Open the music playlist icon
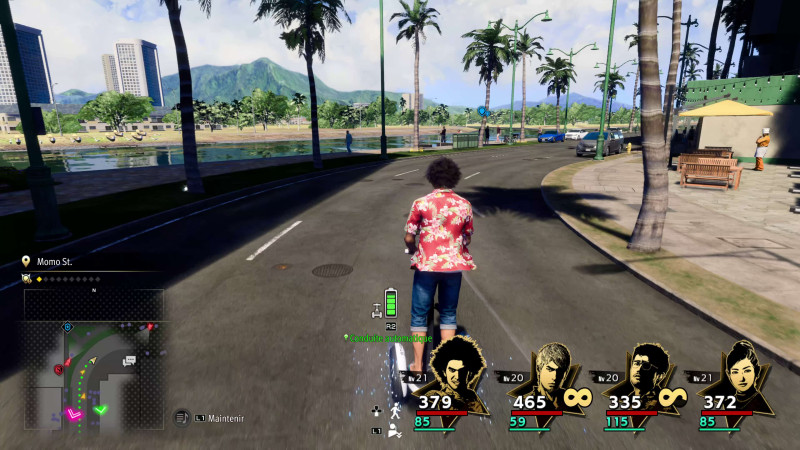Image resolution: width=800 pixels, height=450 pixels. [182, 417]
